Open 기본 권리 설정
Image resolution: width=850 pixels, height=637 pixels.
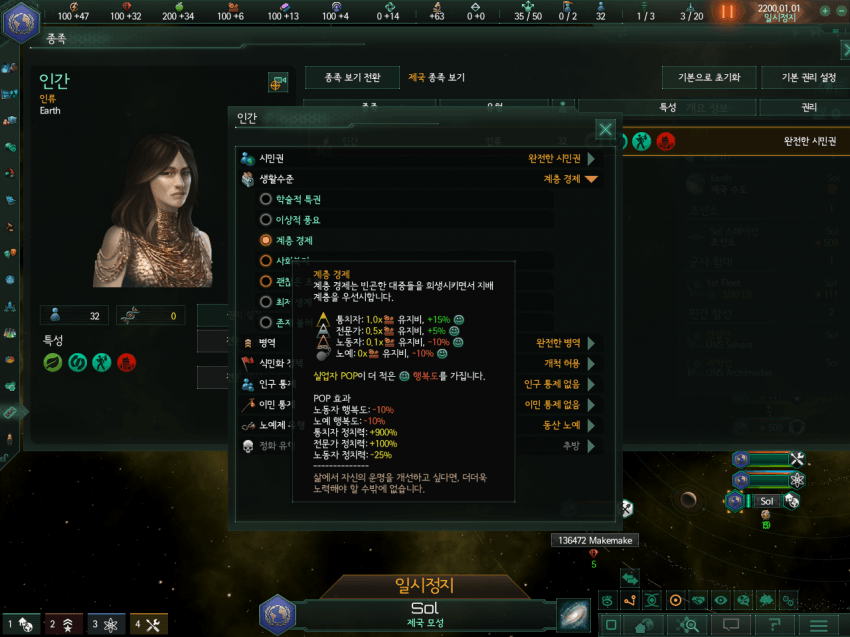tap(800, 78)
